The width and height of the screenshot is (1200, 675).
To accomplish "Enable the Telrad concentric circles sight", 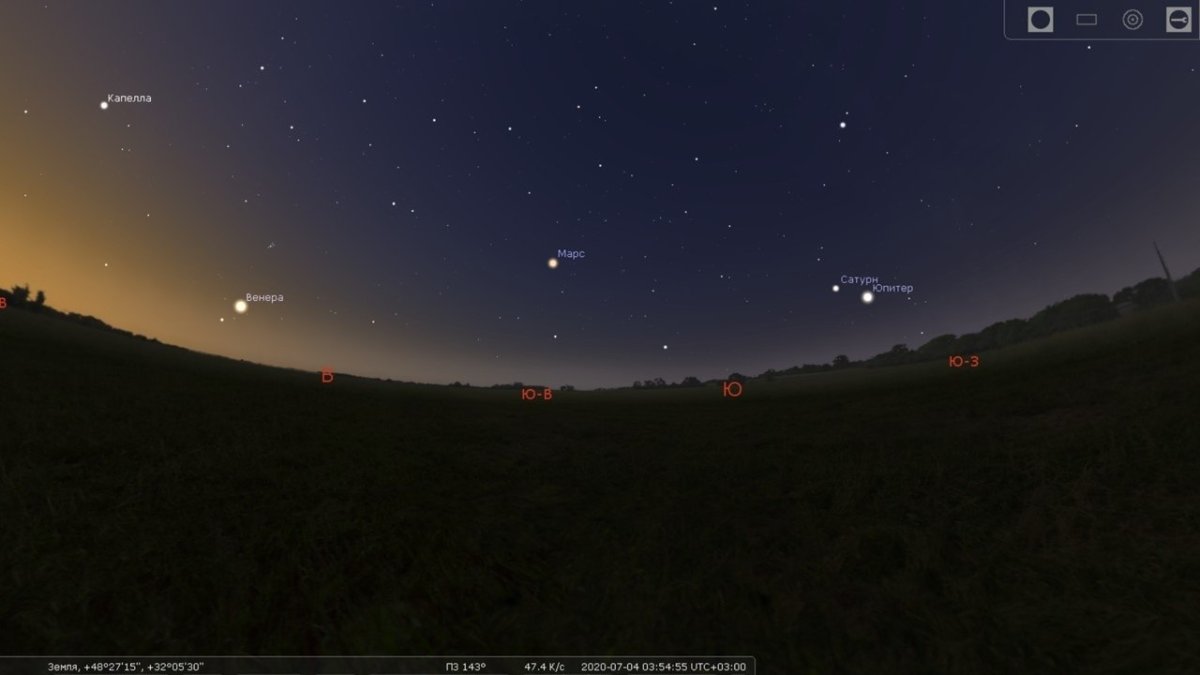I will (x=1132, y=19).
